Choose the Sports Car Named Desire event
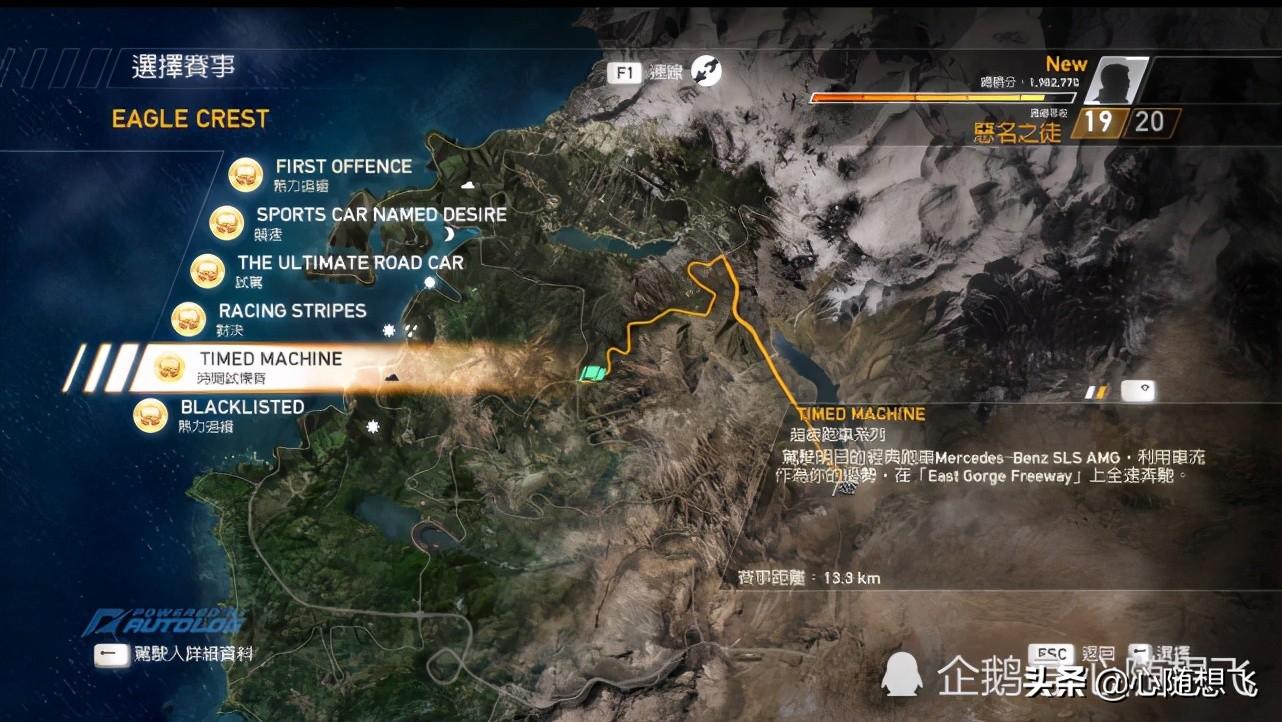 [381, 215]
